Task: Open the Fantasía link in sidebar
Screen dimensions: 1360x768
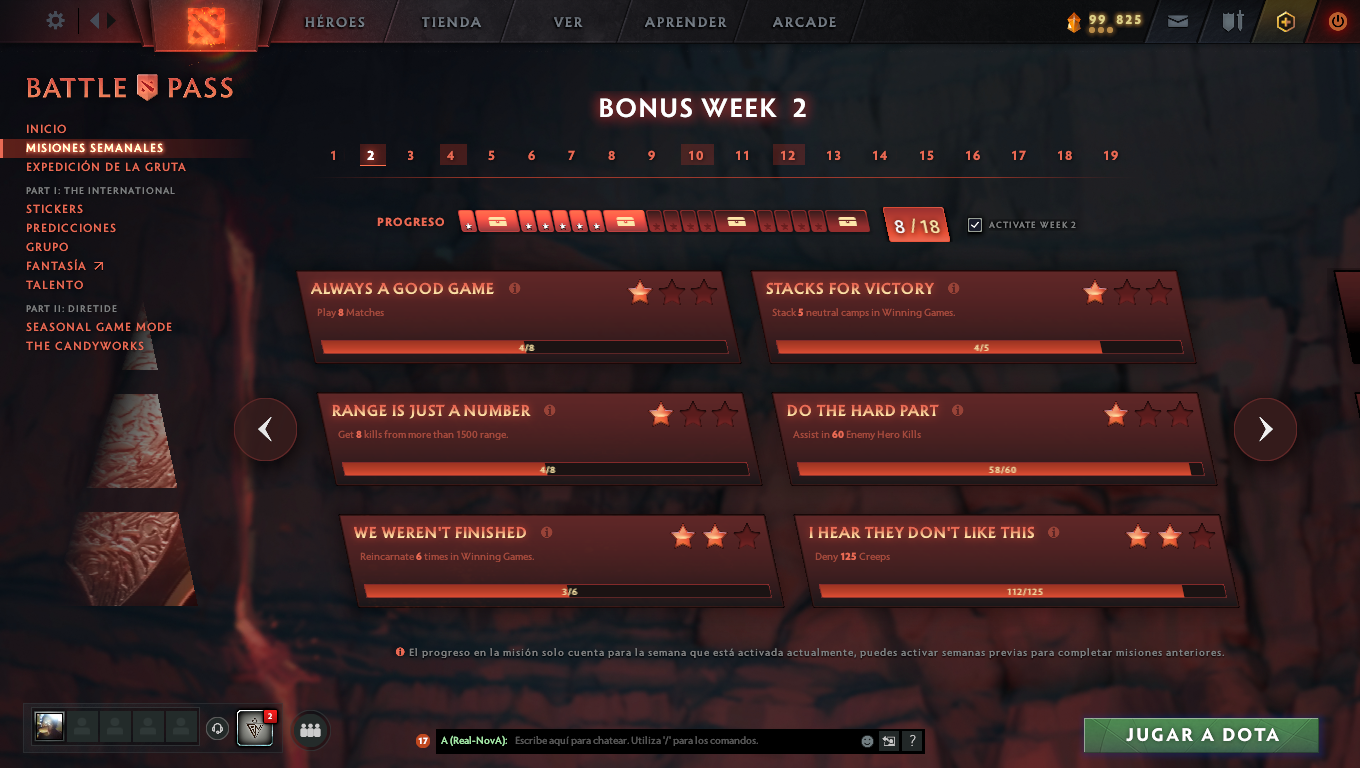Action: pos(55,265)
